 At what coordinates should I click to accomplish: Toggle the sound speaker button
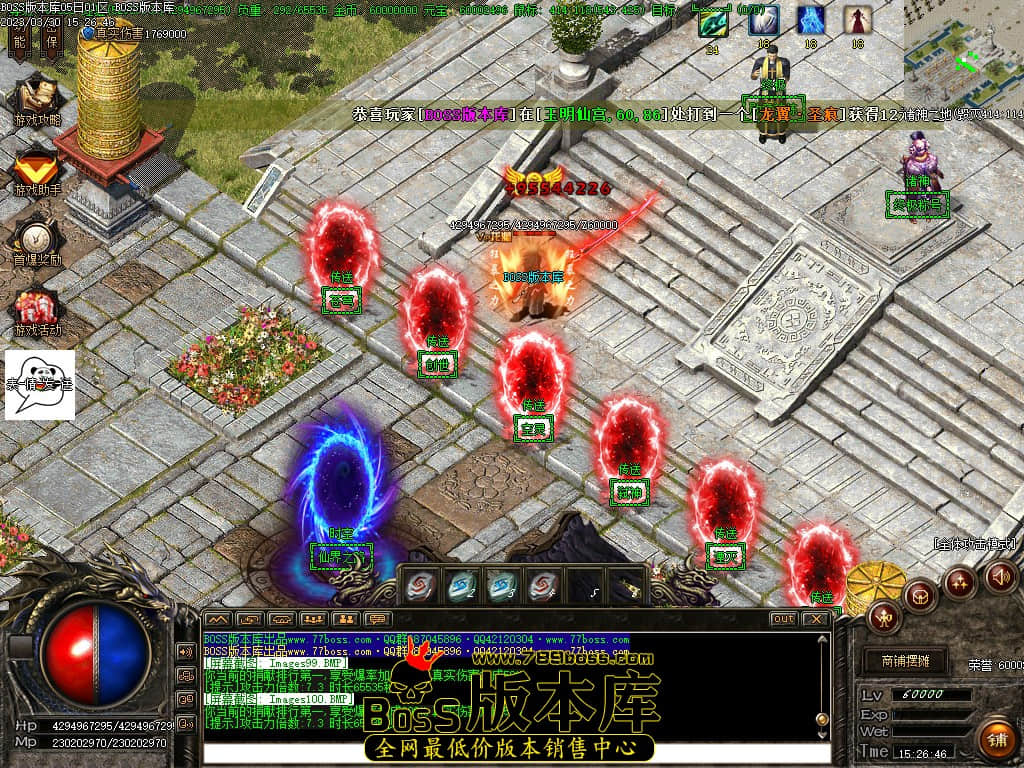[1001, 577]
